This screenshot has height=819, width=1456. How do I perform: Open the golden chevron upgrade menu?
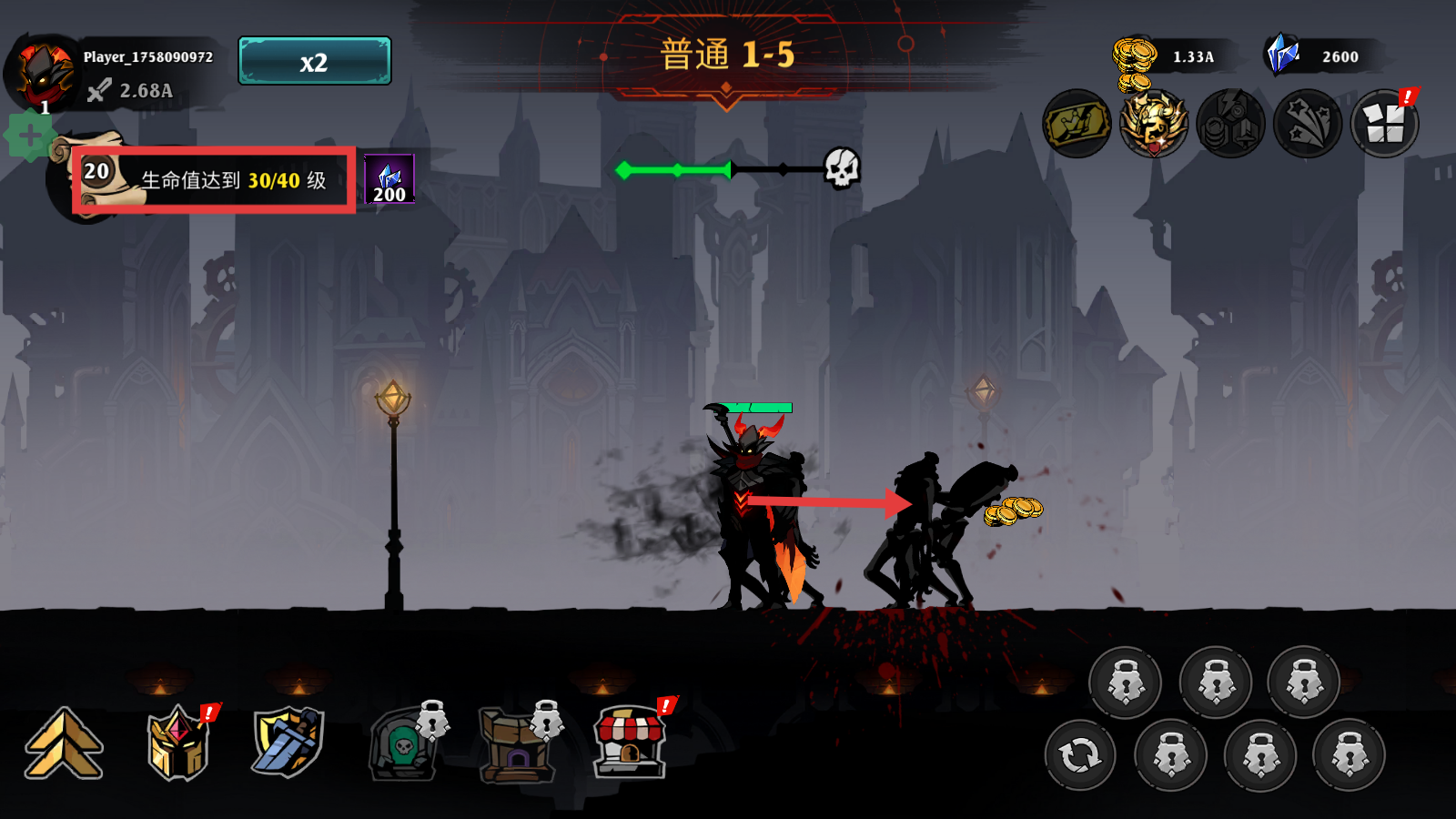click(x=64, y=743)
